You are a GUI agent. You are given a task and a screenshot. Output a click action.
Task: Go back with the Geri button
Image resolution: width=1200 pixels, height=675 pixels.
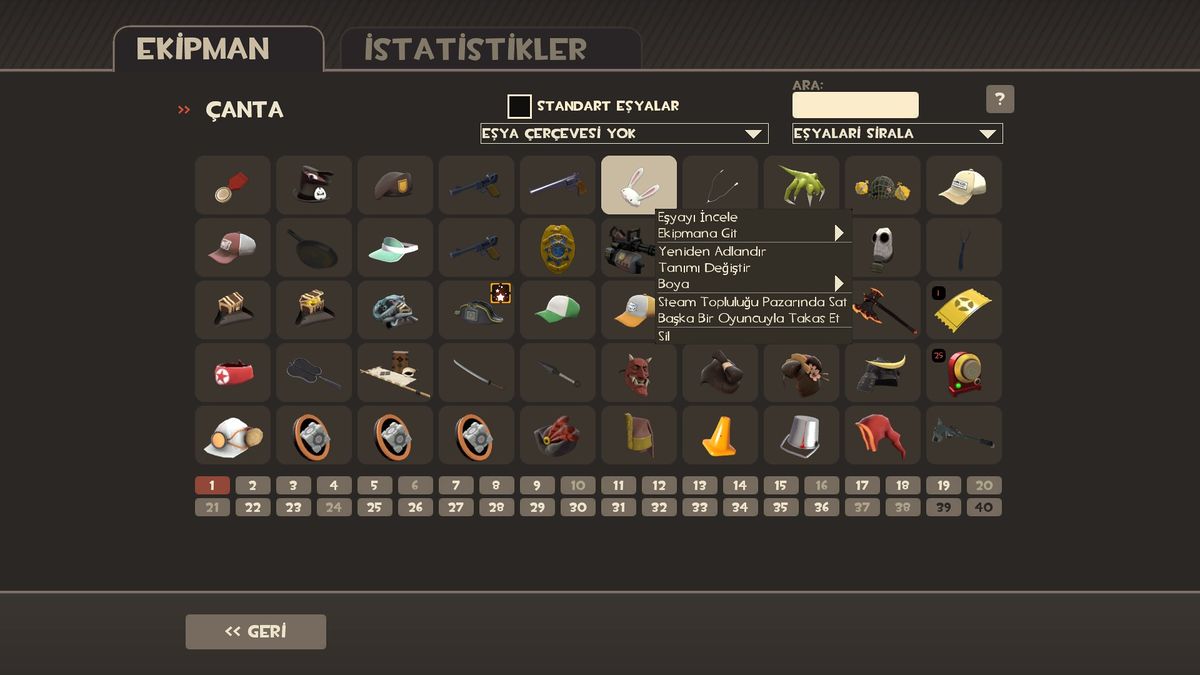point(256,632)
